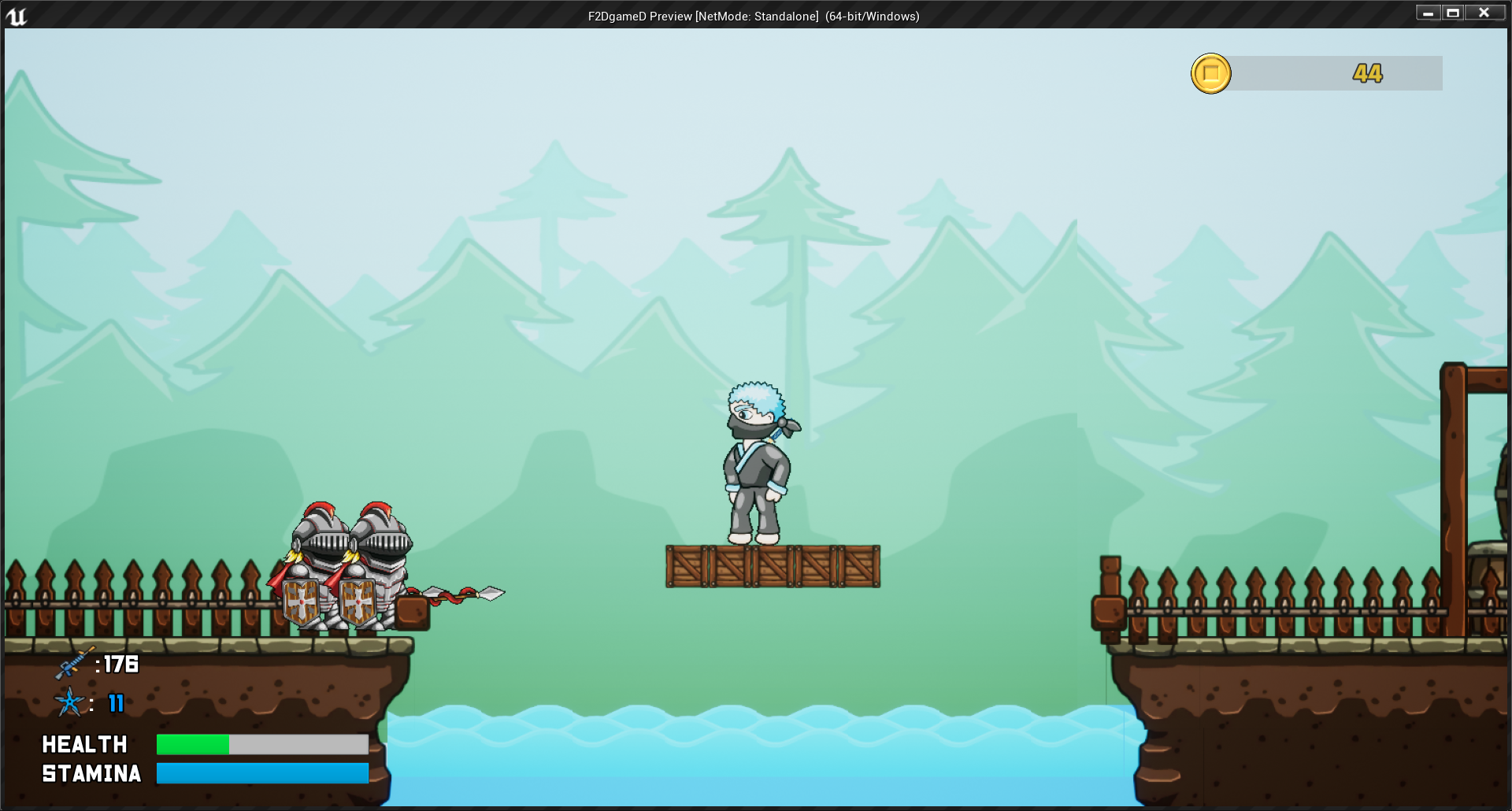Viewport: 1512px width, 811px height.
Task: Select the rifle ammo icon
Action: pyautogui.click(x=73, y=664)
